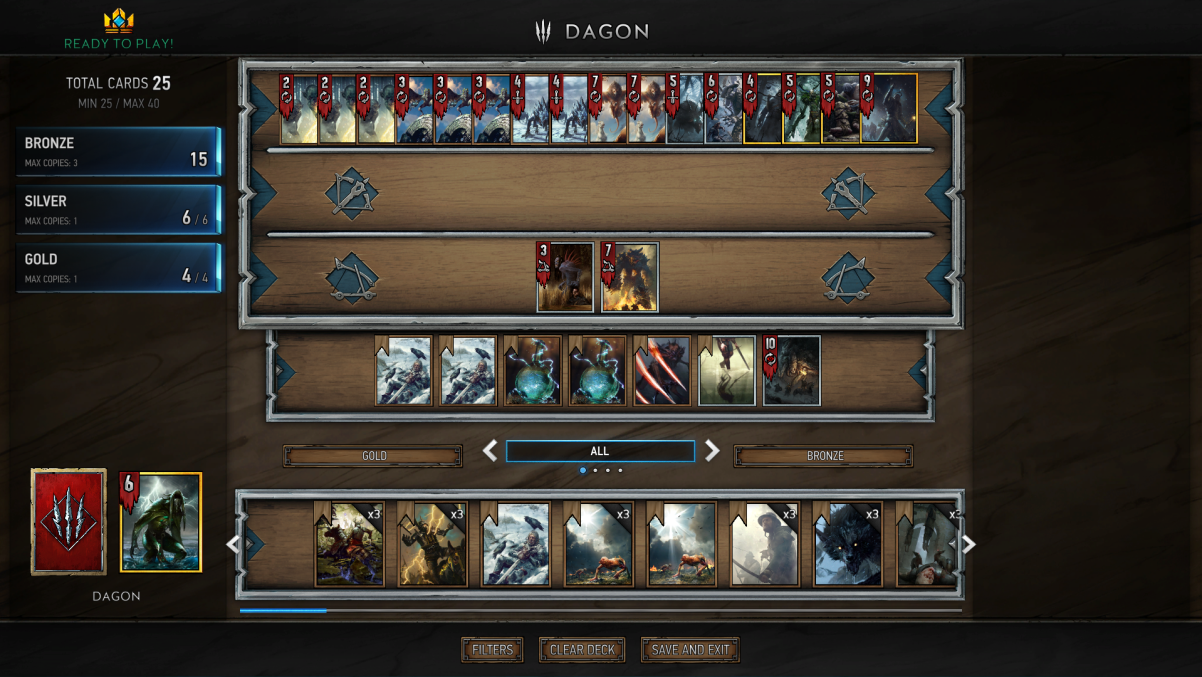Open the ALL category selector

coord(600,451)
